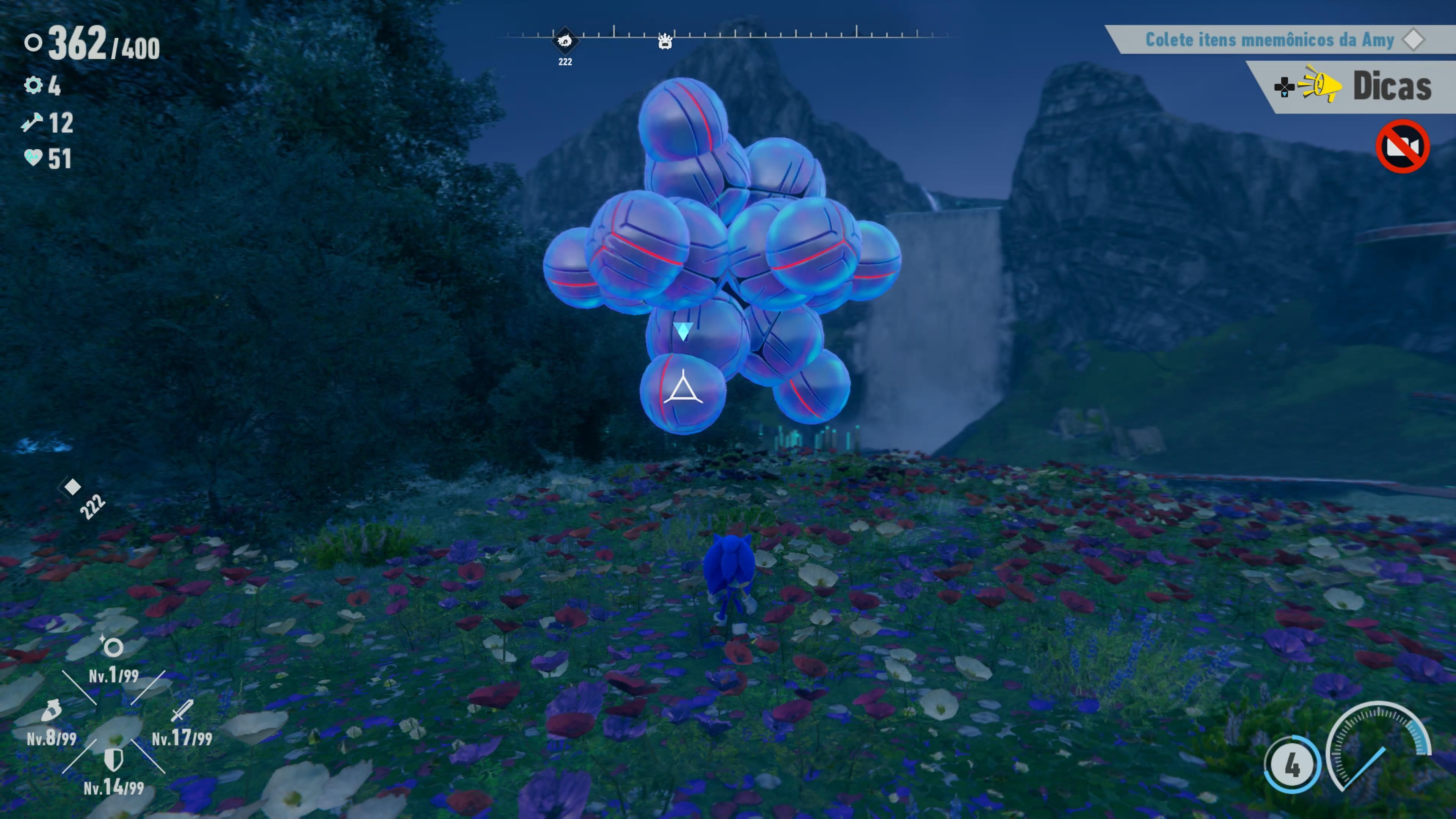Screen dimensions: 1456x819
Task: Click the crossed-out camera icon
Action: (x=1402, y=146)
